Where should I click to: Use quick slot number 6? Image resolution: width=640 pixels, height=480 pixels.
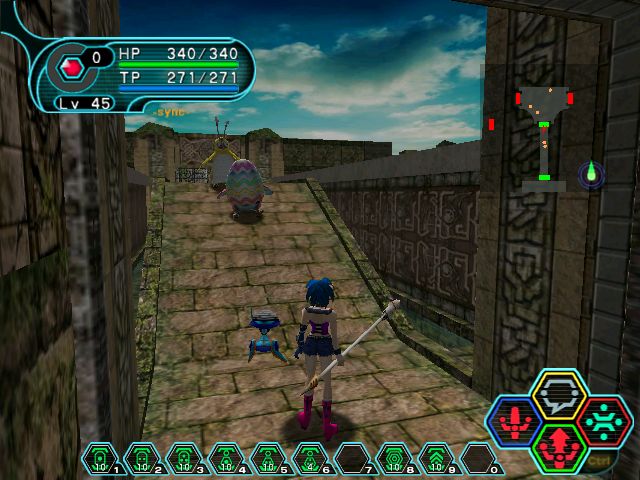pyautogui.click(x=310, y=458)
